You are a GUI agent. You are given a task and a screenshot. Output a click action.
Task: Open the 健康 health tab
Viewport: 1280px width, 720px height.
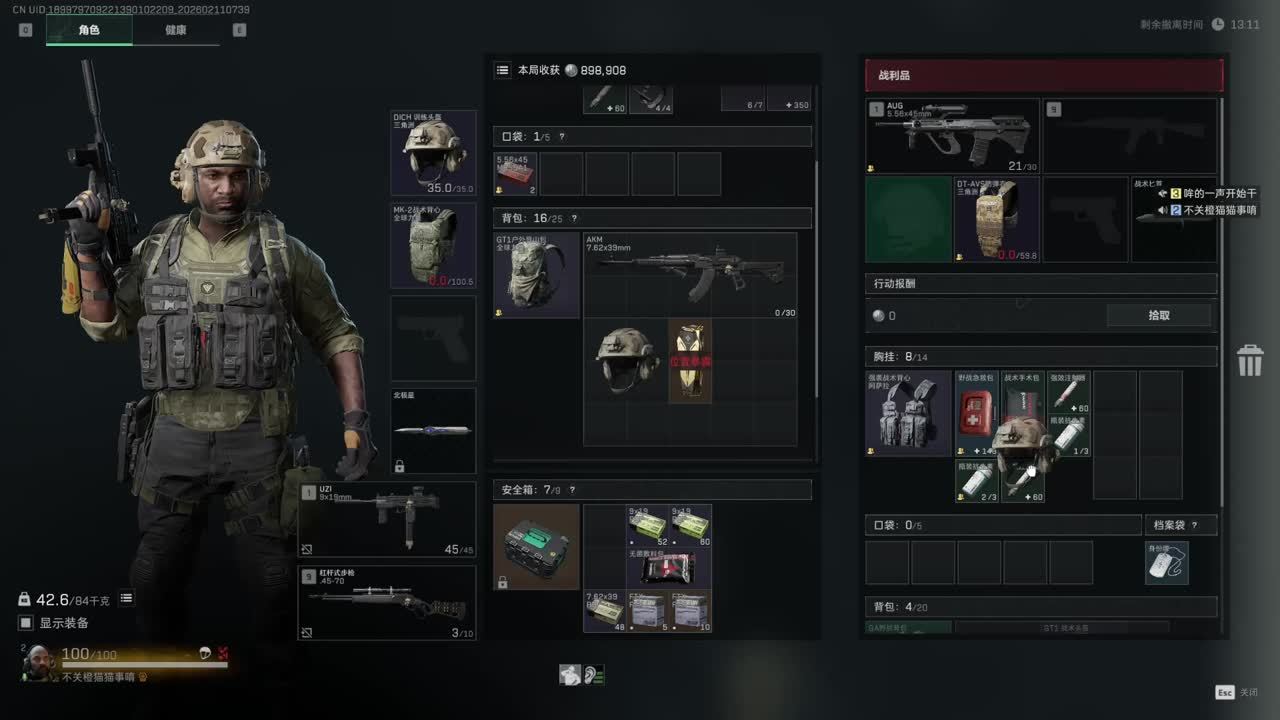pos(176,30)
